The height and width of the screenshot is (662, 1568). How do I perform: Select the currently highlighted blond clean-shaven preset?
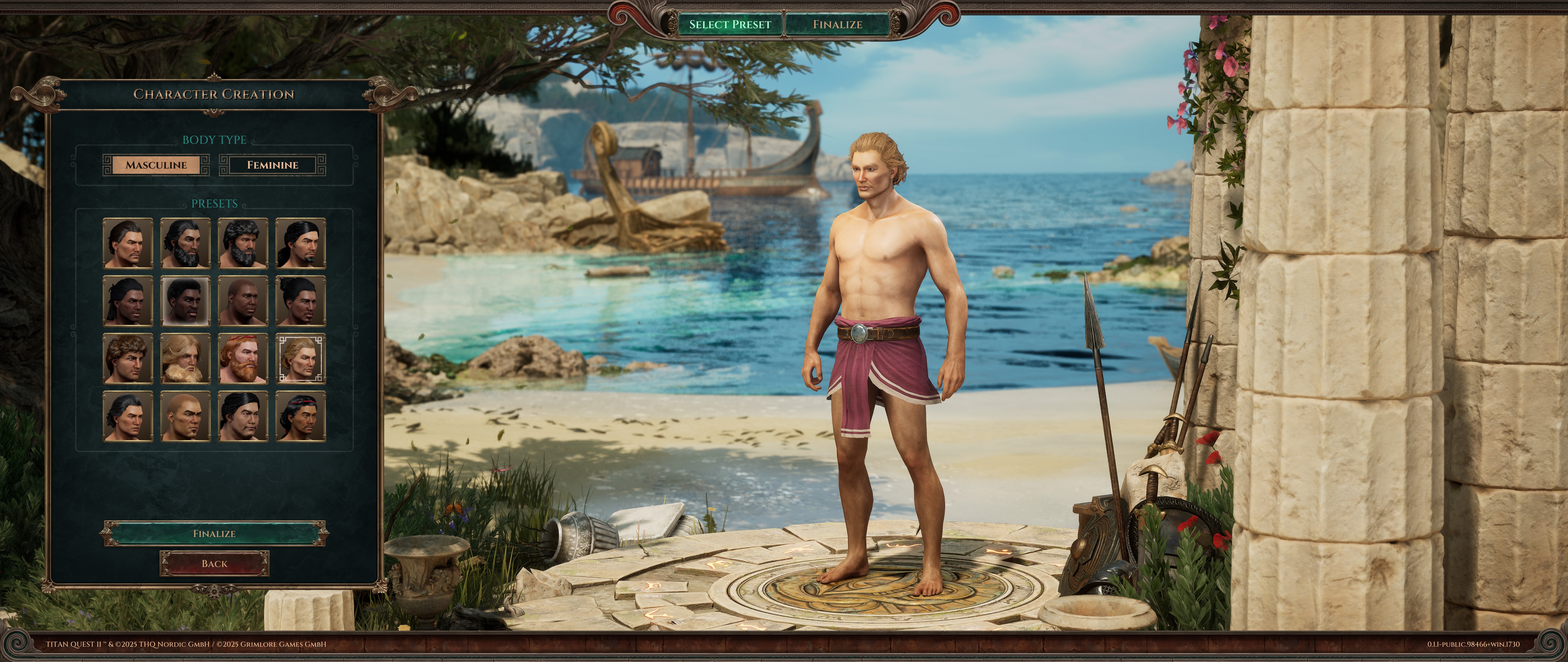301,359
